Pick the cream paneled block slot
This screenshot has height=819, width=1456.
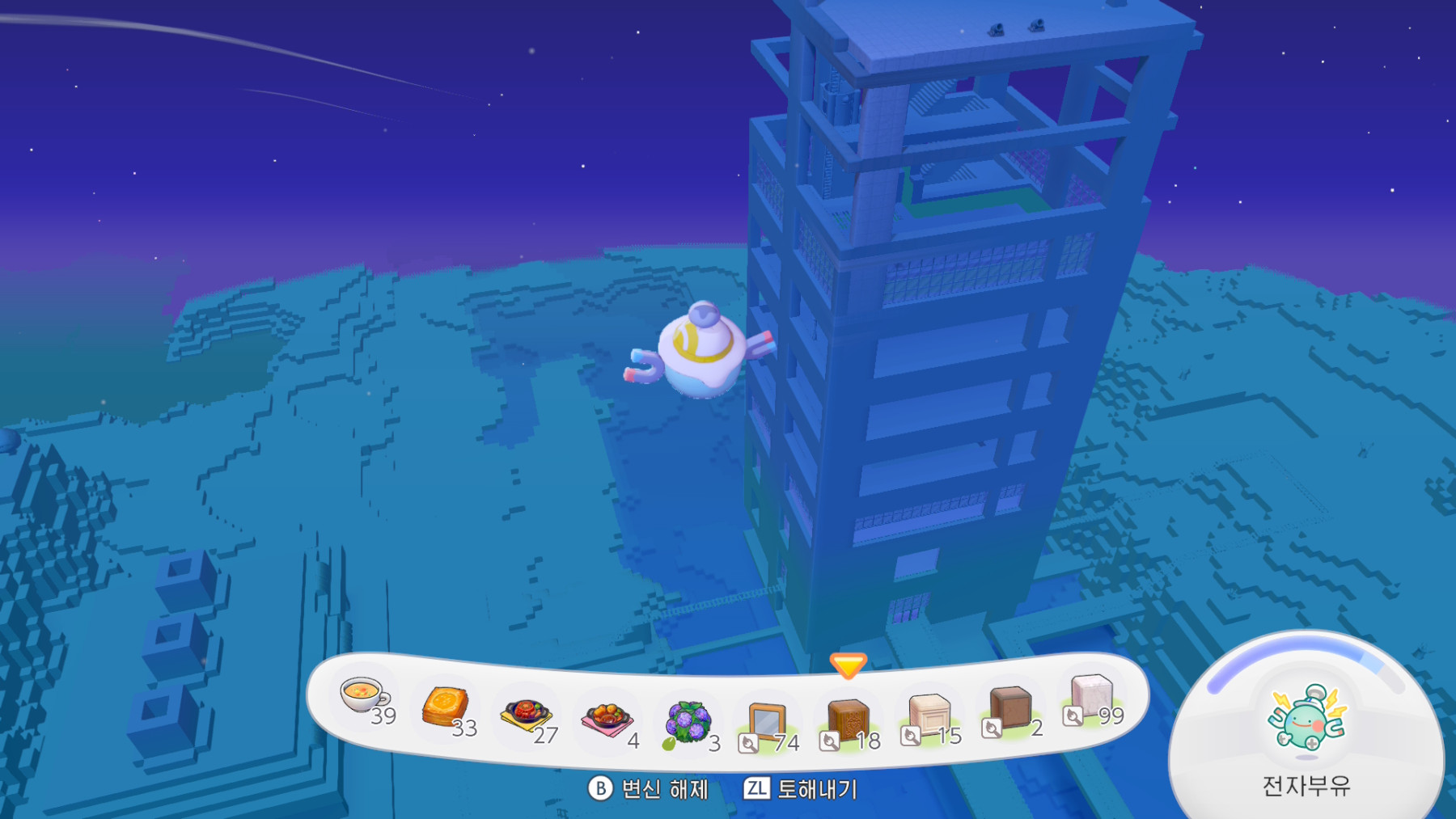point(929,715)
